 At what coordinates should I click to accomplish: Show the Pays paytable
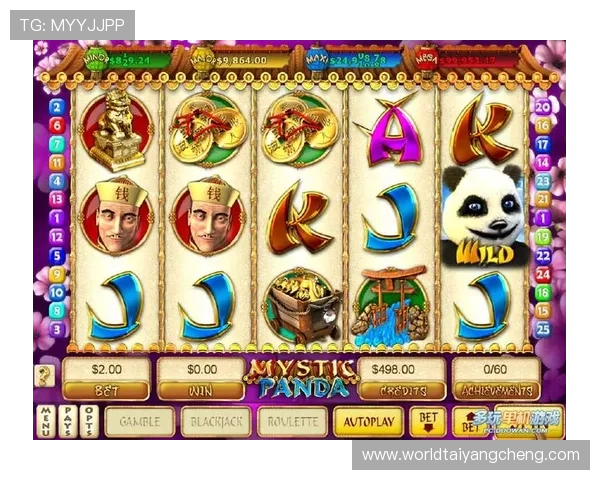point(67,421)
